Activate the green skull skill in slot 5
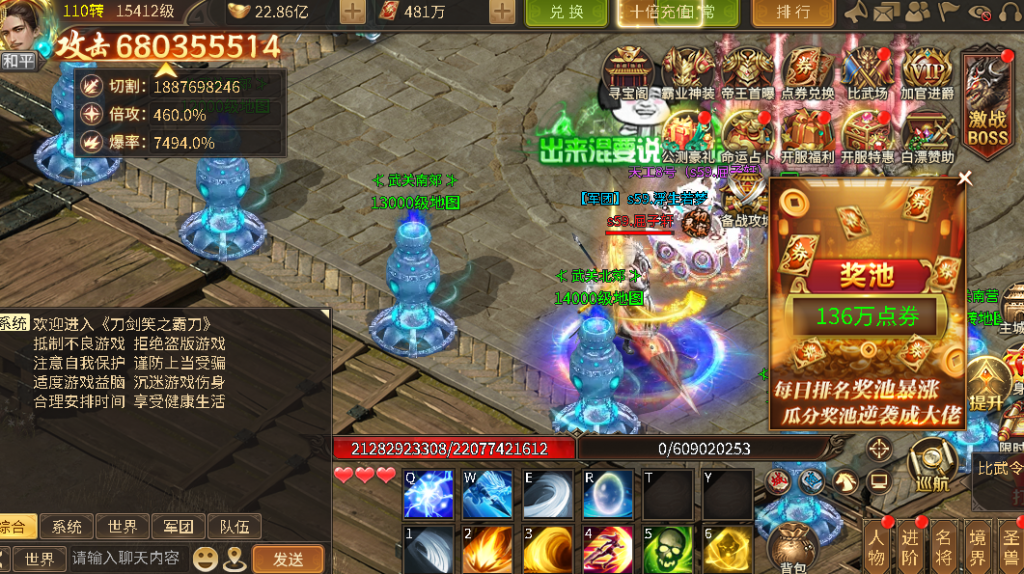This screenshot has width=1024, height=574. click(668, 549)
